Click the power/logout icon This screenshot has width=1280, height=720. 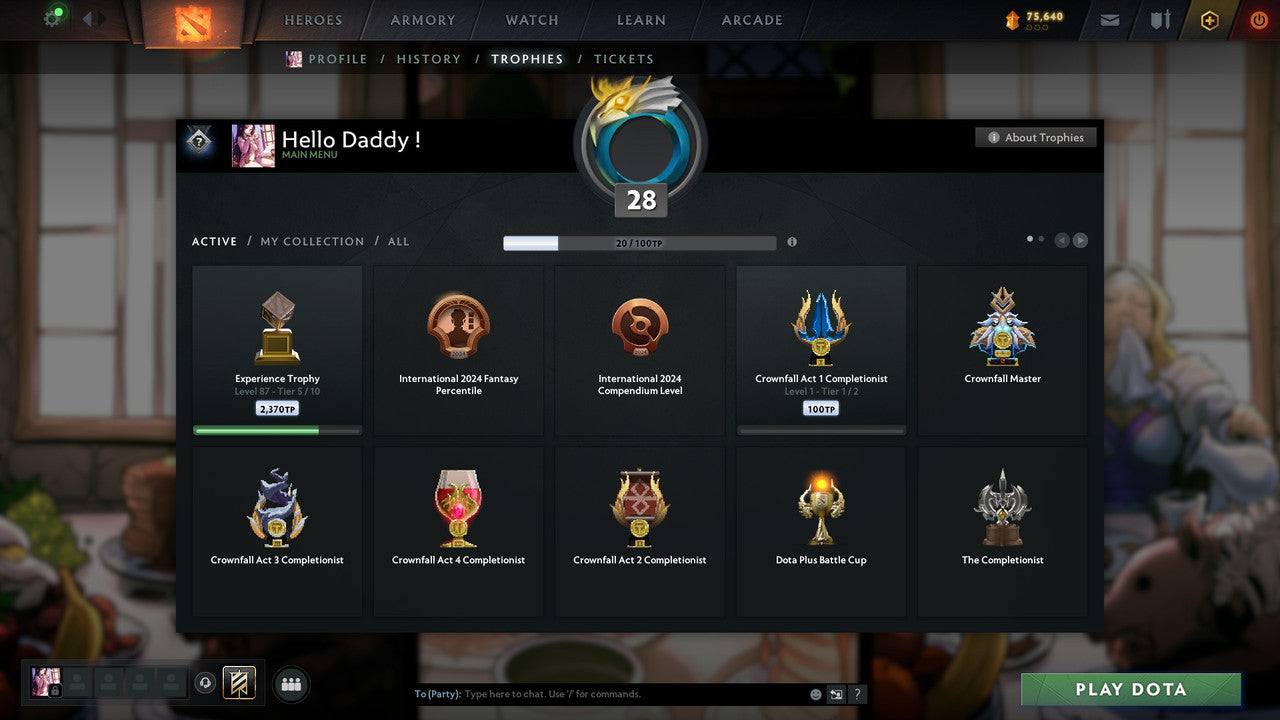pyautogui.click(x=1258, y=20)
